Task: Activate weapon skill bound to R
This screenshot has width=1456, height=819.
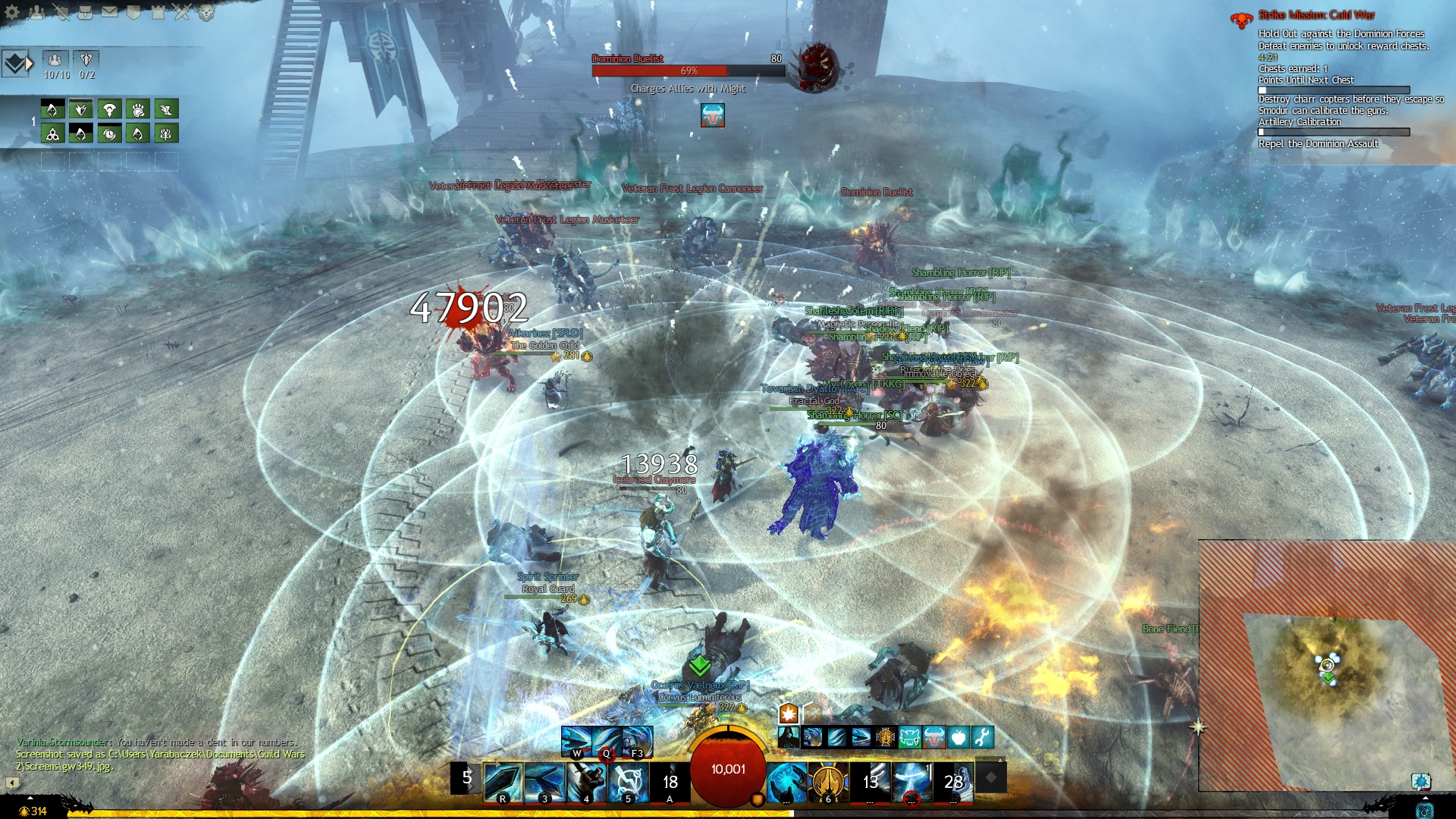Action: (x=503, y=782)
